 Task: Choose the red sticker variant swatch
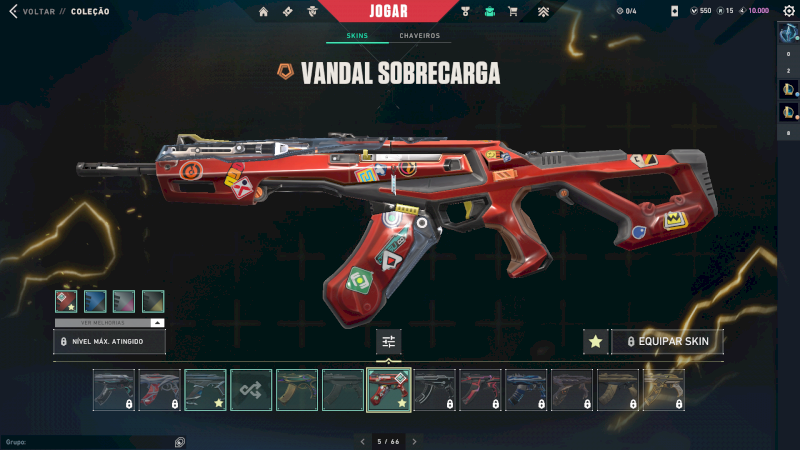(67, 301)
